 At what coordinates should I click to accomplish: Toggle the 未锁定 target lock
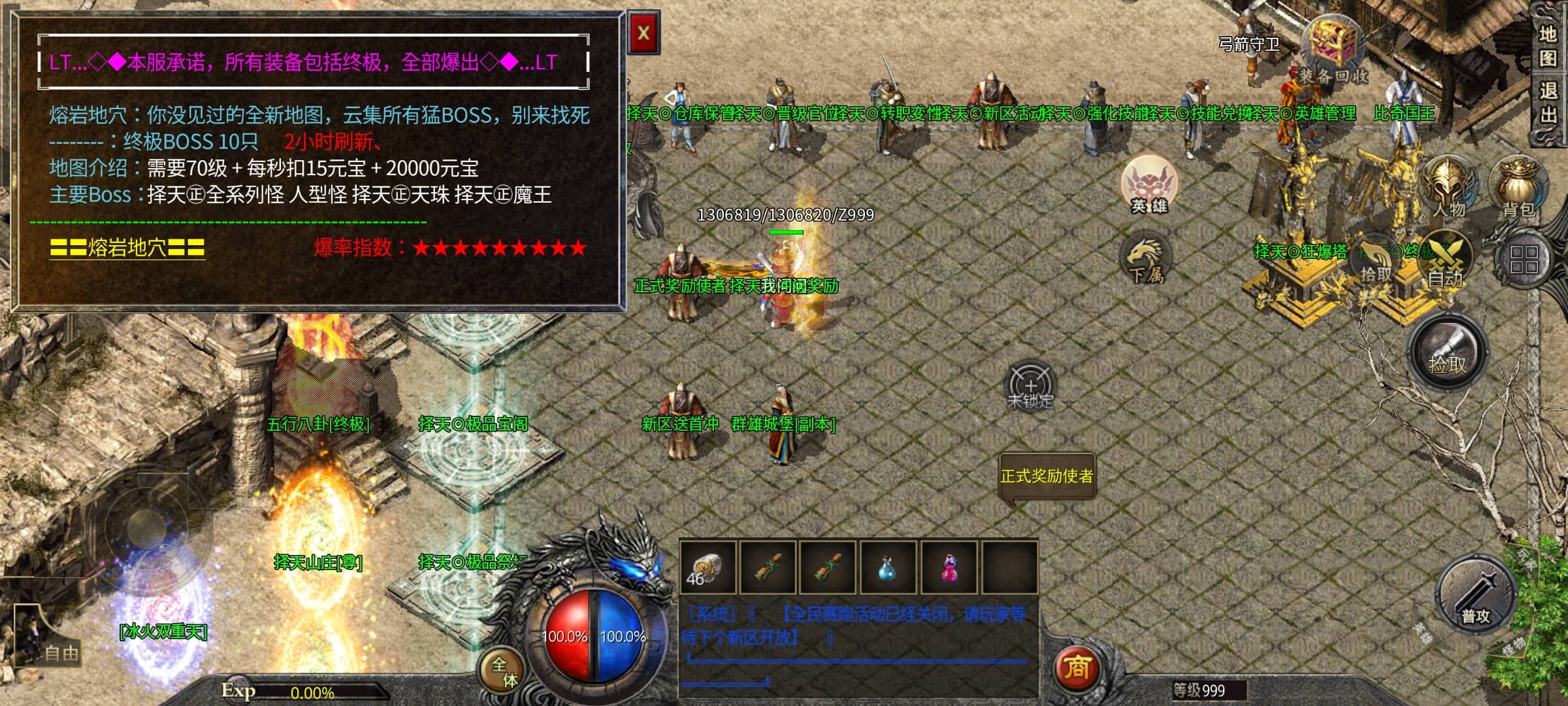tap(1030, 386)
